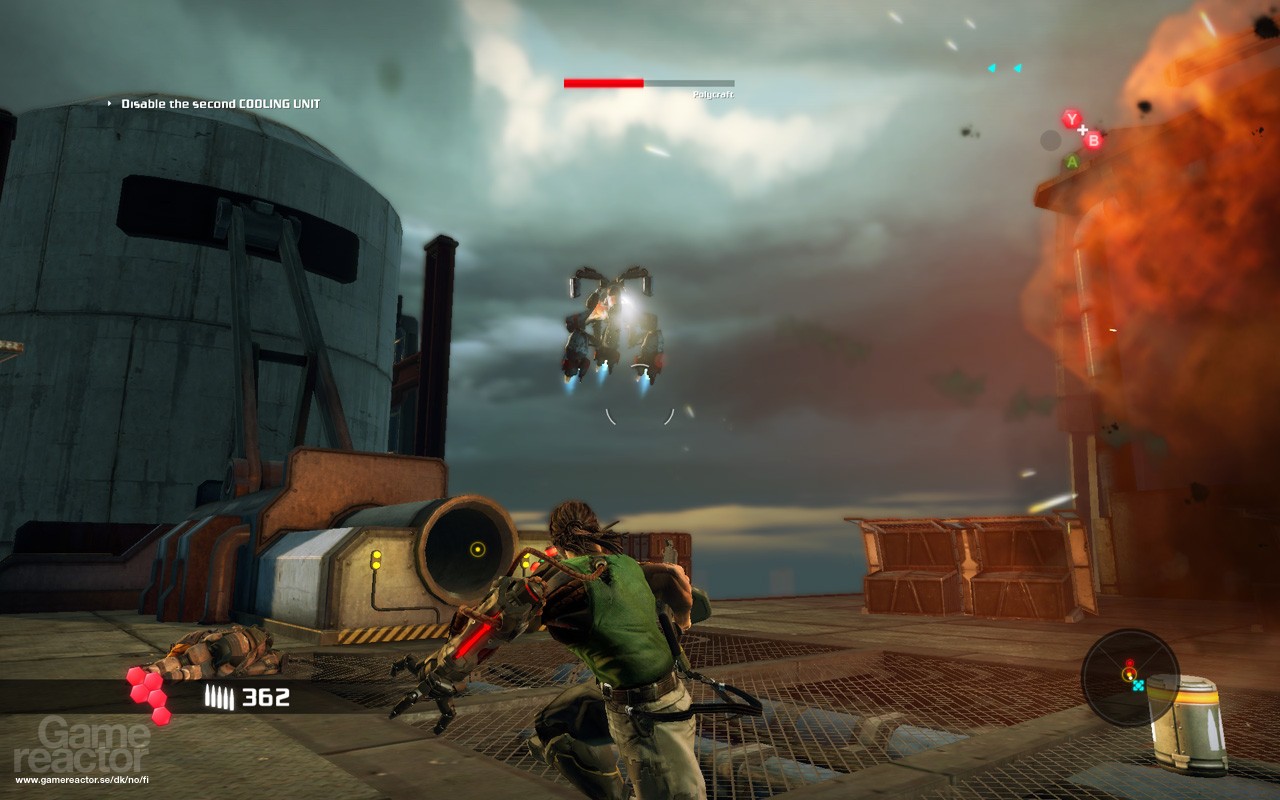
Task: Click the D-pad cross icon between Y and B
Action: (x=1083, y=130)
